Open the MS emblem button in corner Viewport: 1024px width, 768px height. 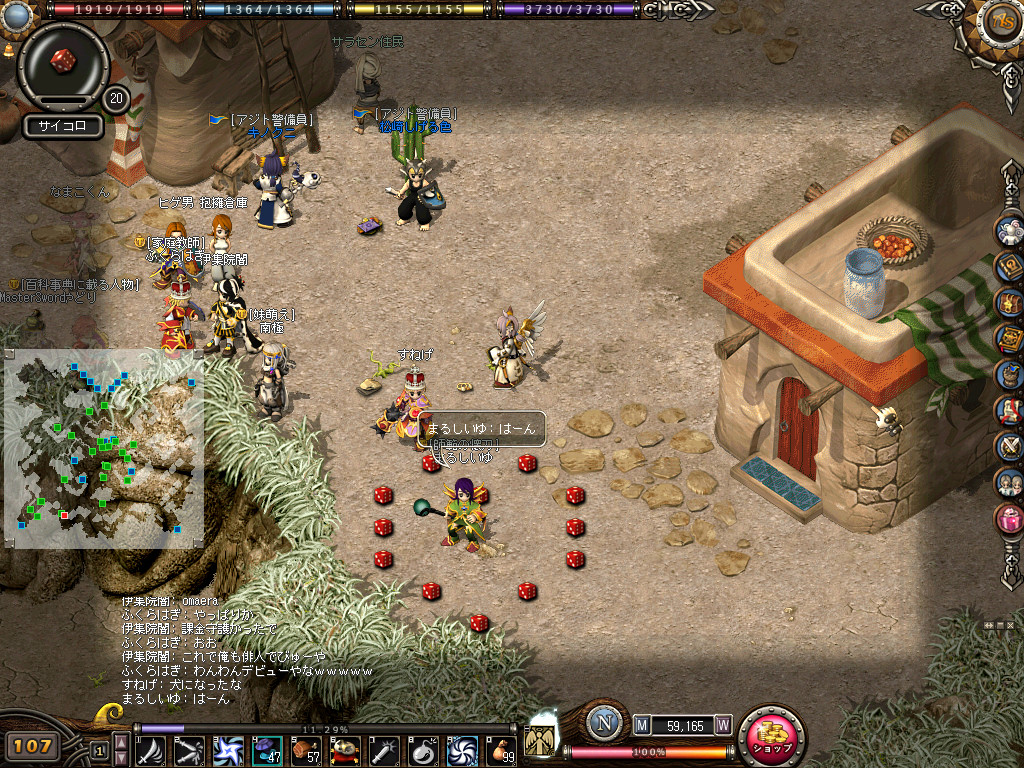pyautogui.click(x=998, y=22)
